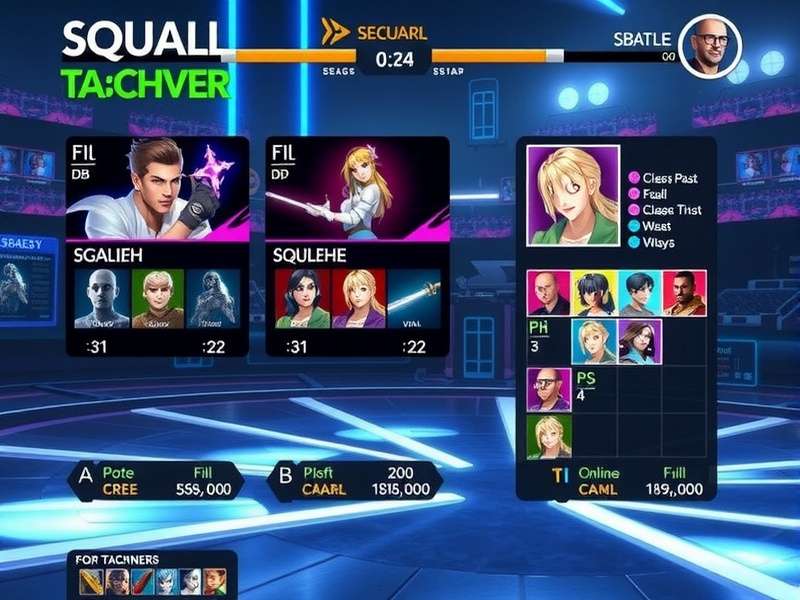Select the bald man portrait on pink background

click(x=549, y=293)
